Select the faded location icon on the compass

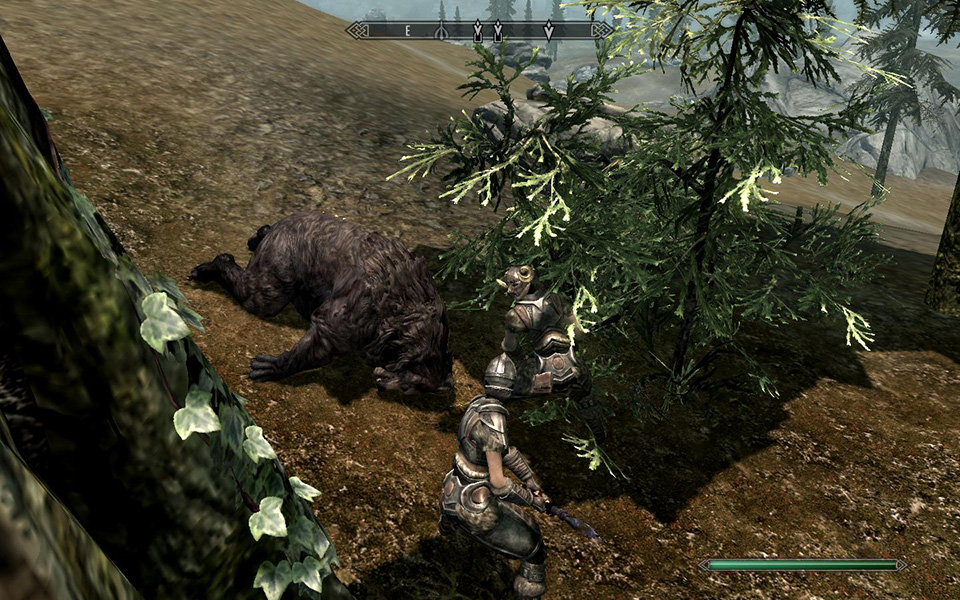tap(441, 32)
